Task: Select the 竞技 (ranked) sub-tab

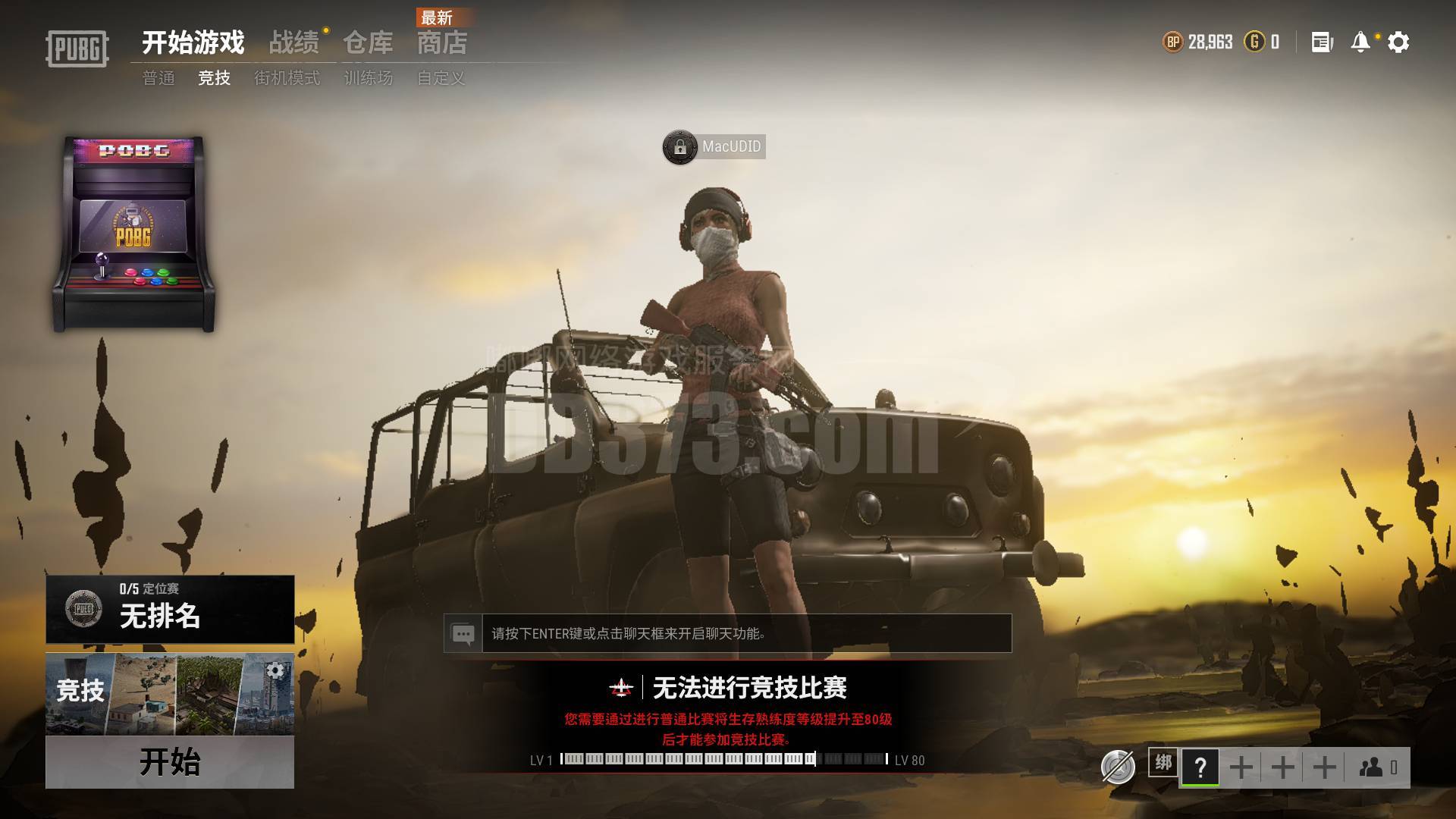Action: pos(214,78)
